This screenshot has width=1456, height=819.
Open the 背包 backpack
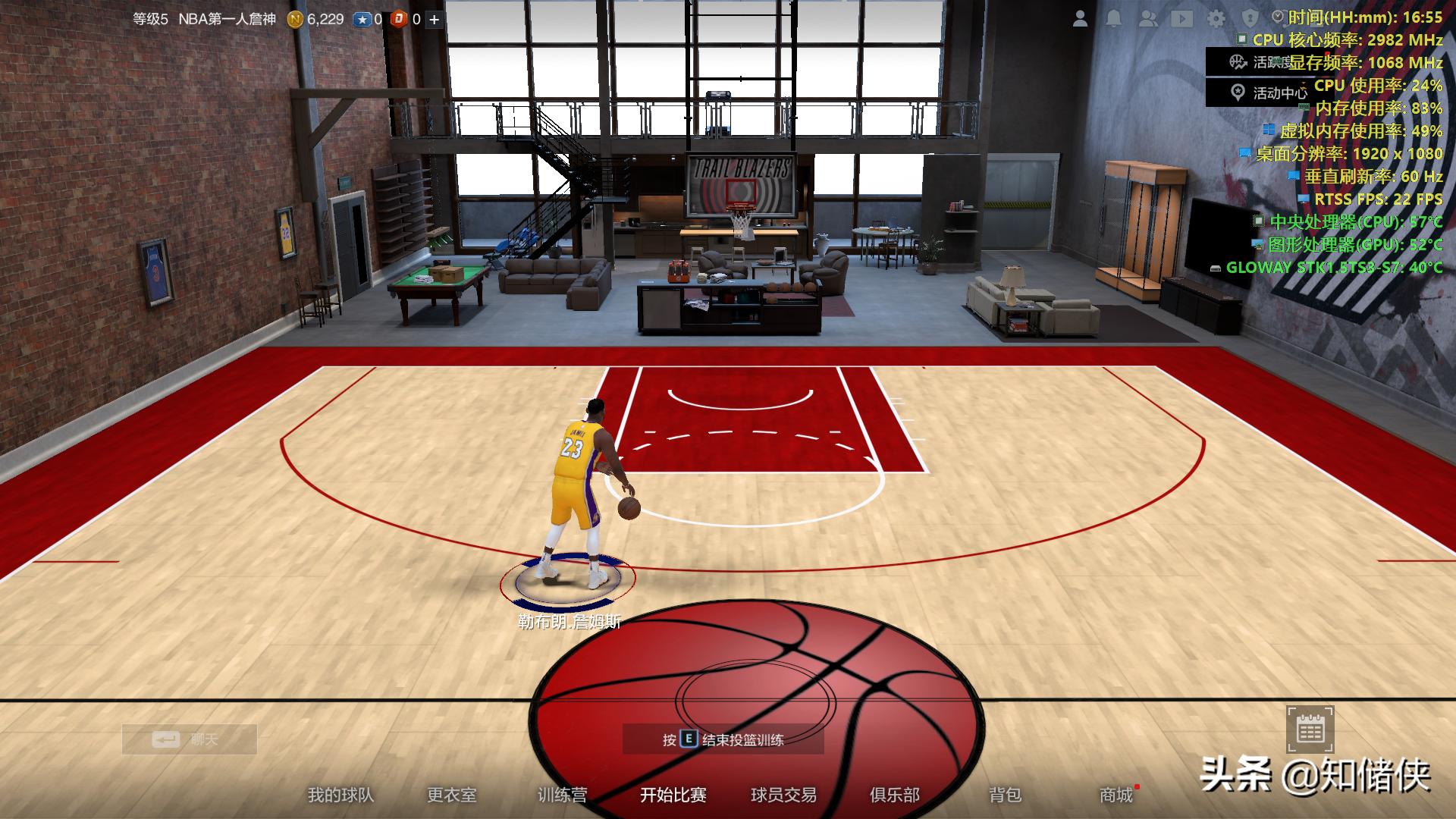1005,795
